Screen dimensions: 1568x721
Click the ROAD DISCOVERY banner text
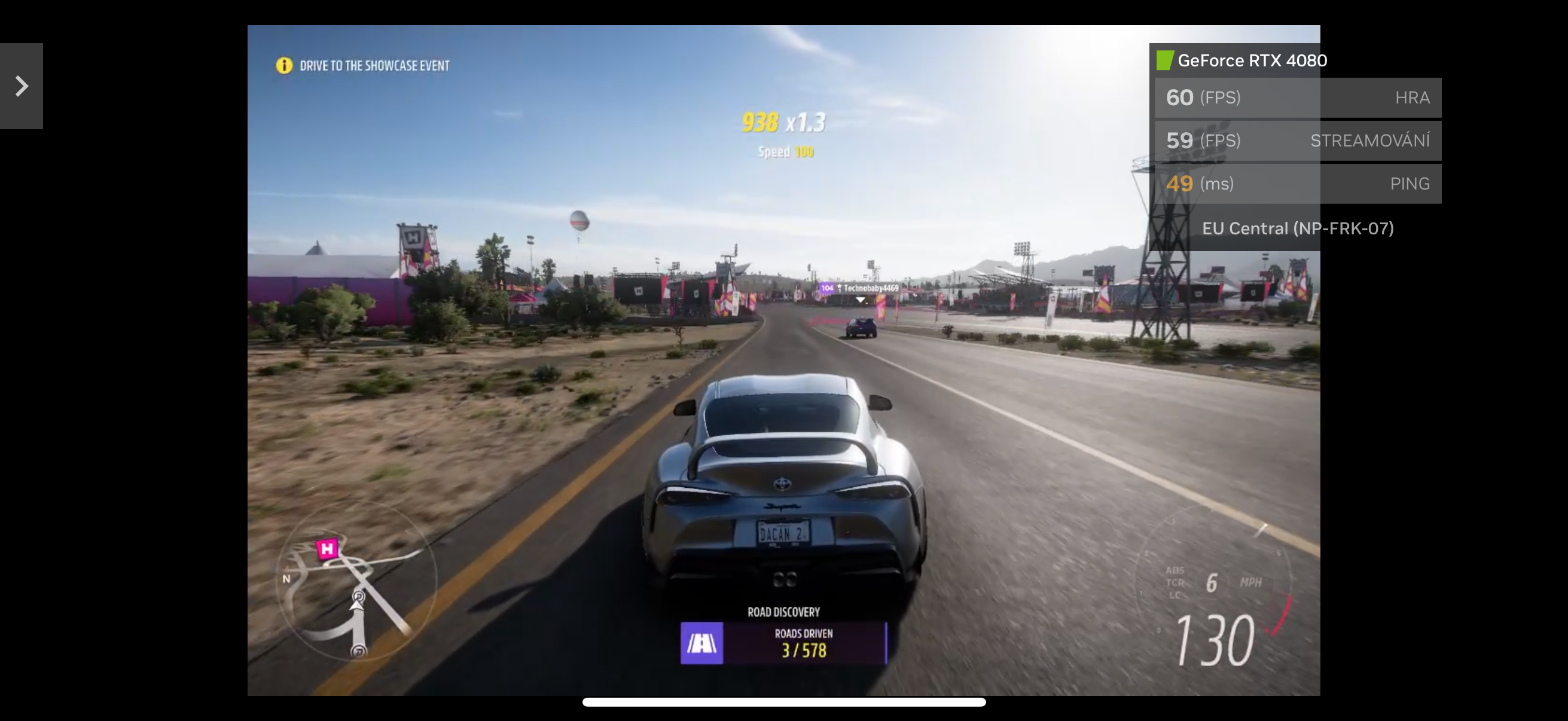click(x=783, y=612)
